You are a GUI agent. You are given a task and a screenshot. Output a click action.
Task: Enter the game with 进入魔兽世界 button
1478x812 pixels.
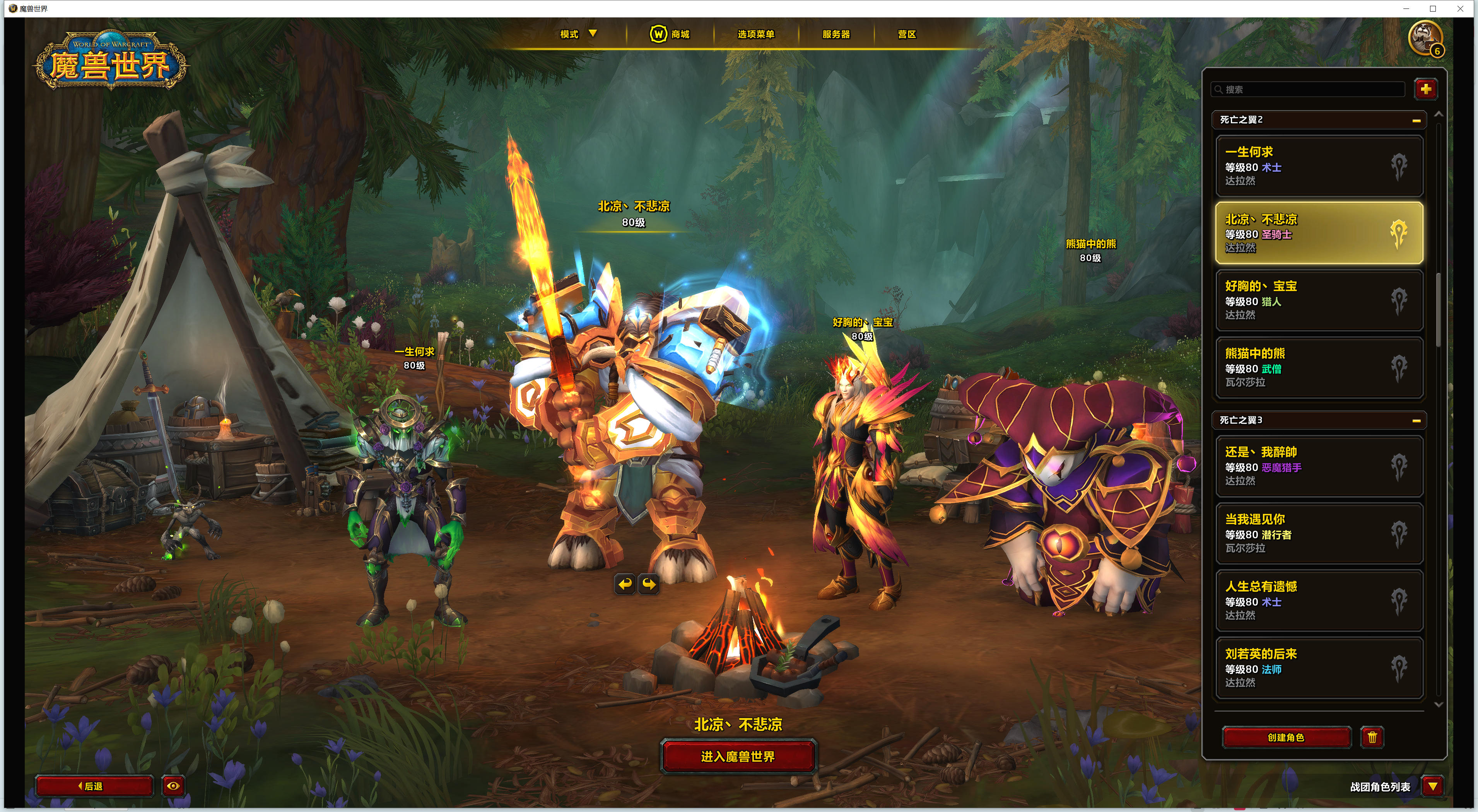pos(738,756)
